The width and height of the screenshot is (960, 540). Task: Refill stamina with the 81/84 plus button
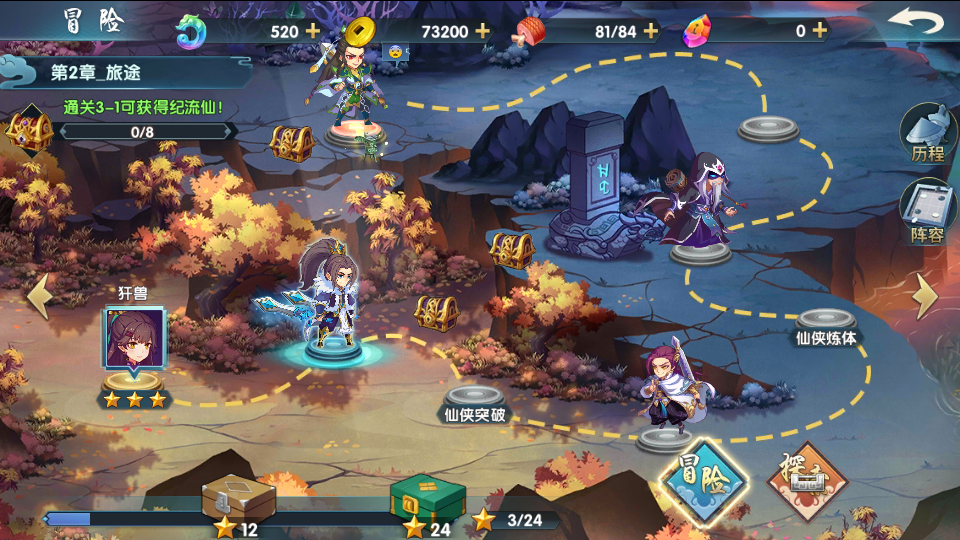click(x=651, y=31)
